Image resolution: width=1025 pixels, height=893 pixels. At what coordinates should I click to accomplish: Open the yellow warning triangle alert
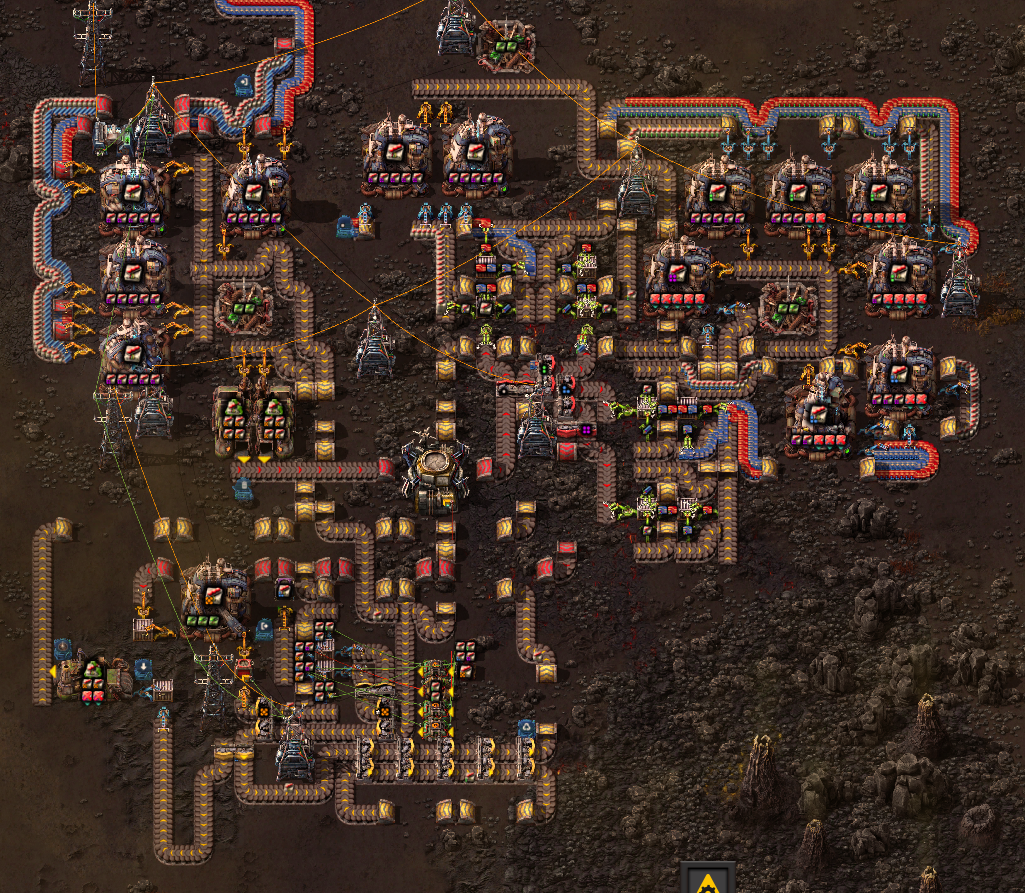pyautogui.click(x=707, y=880)
